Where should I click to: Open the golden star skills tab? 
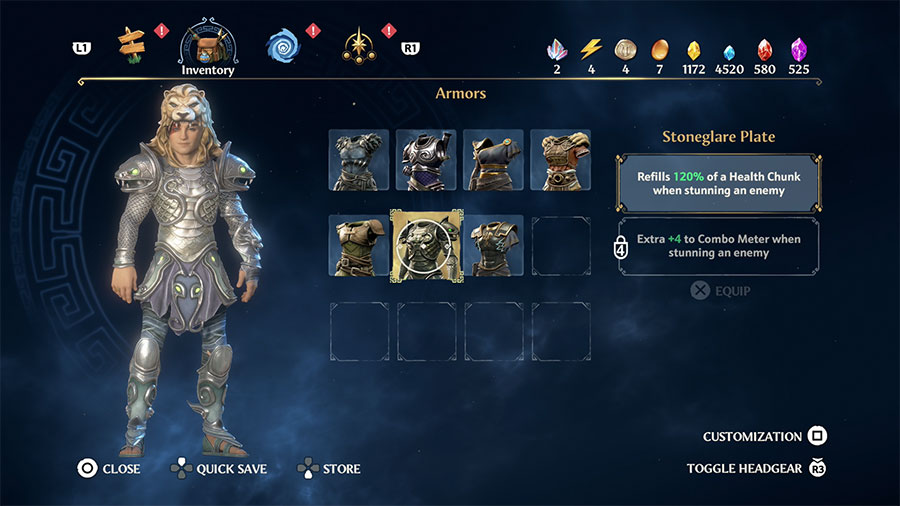point(357,44)
